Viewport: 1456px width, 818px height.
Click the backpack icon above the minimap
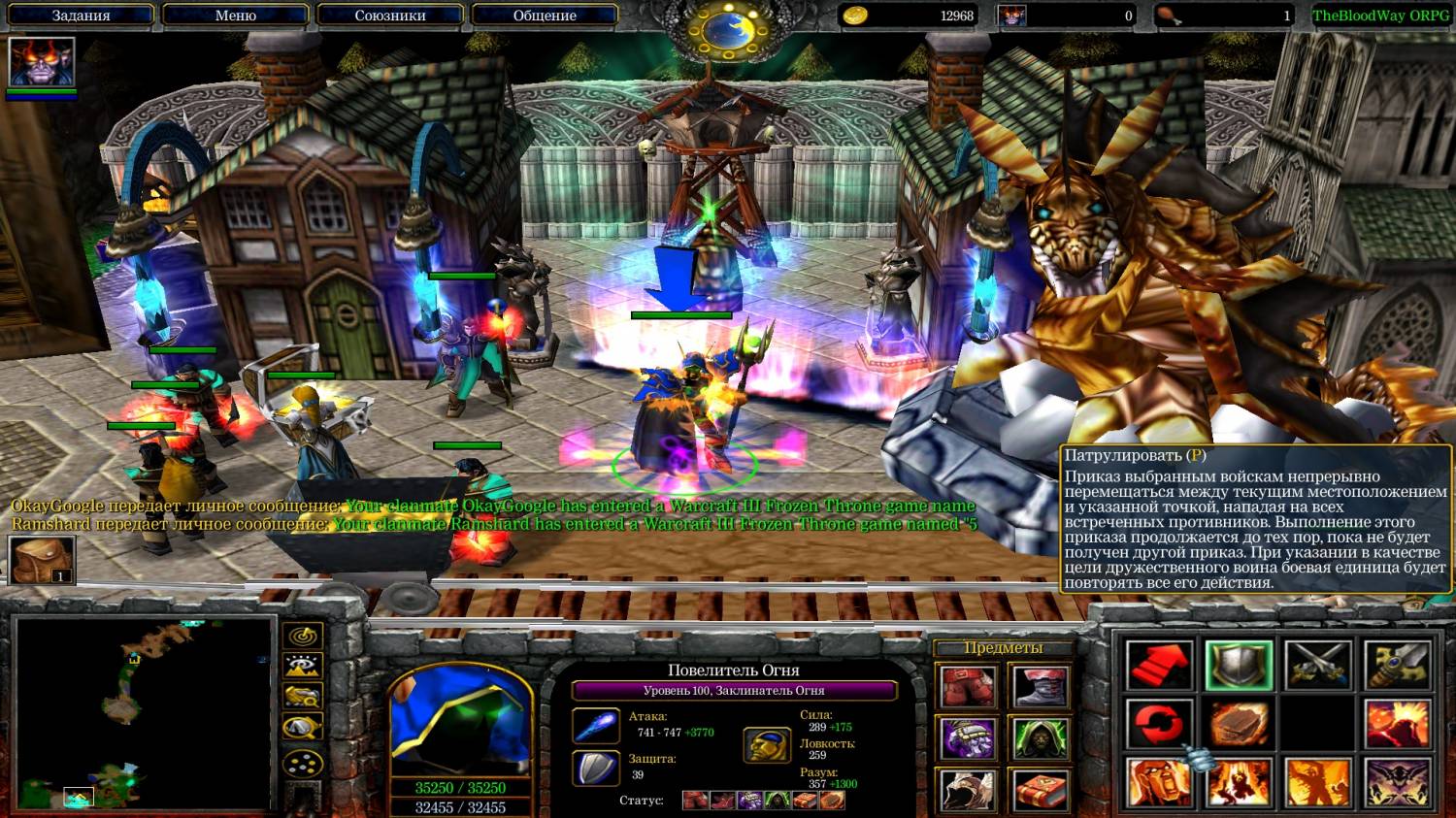point(42,560)
